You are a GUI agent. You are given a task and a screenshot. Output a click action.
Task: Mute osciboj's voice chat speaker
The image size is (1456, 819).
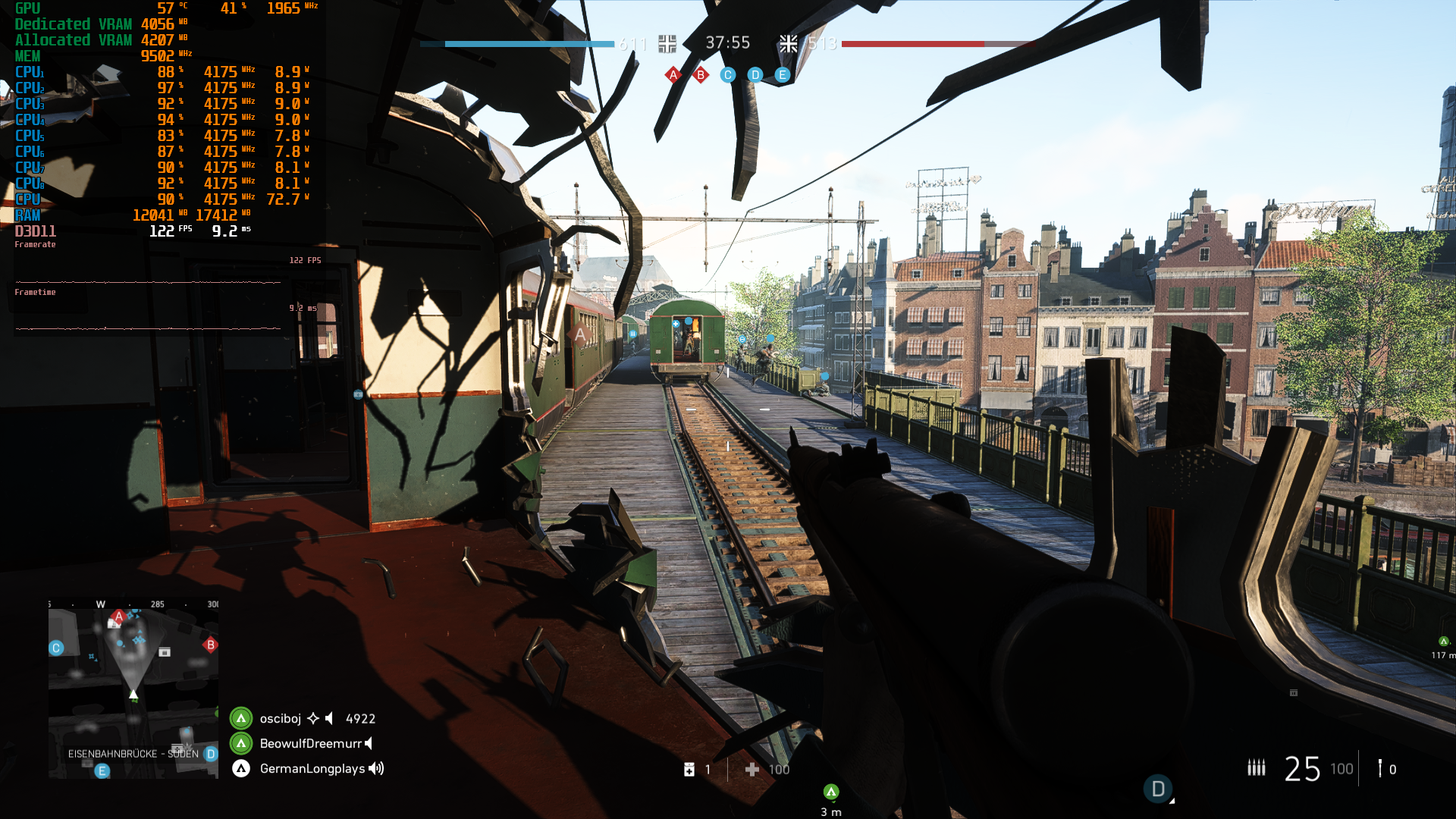pyautogui.click(x=328, y=718)
